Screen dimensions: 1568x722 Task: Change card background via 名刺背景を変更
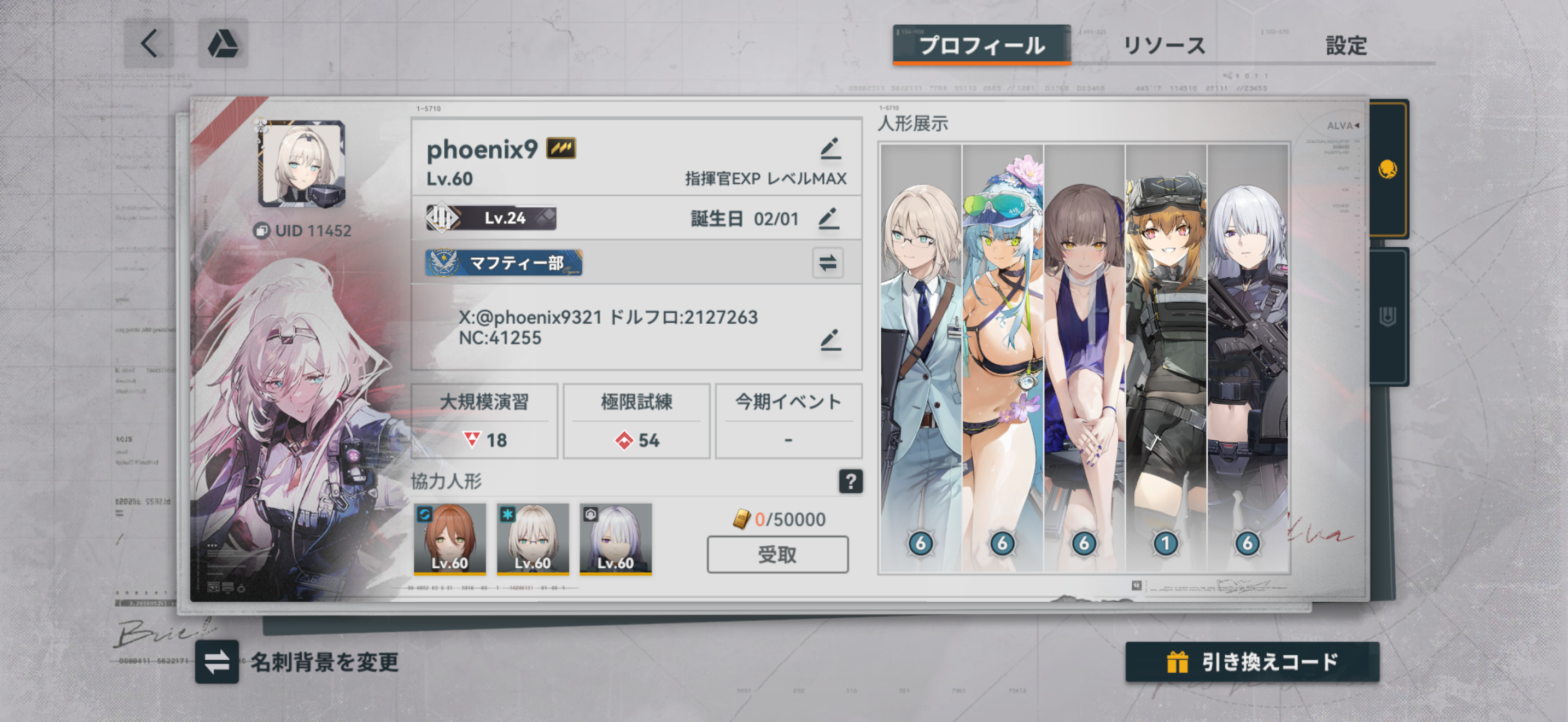click(217, 662)
